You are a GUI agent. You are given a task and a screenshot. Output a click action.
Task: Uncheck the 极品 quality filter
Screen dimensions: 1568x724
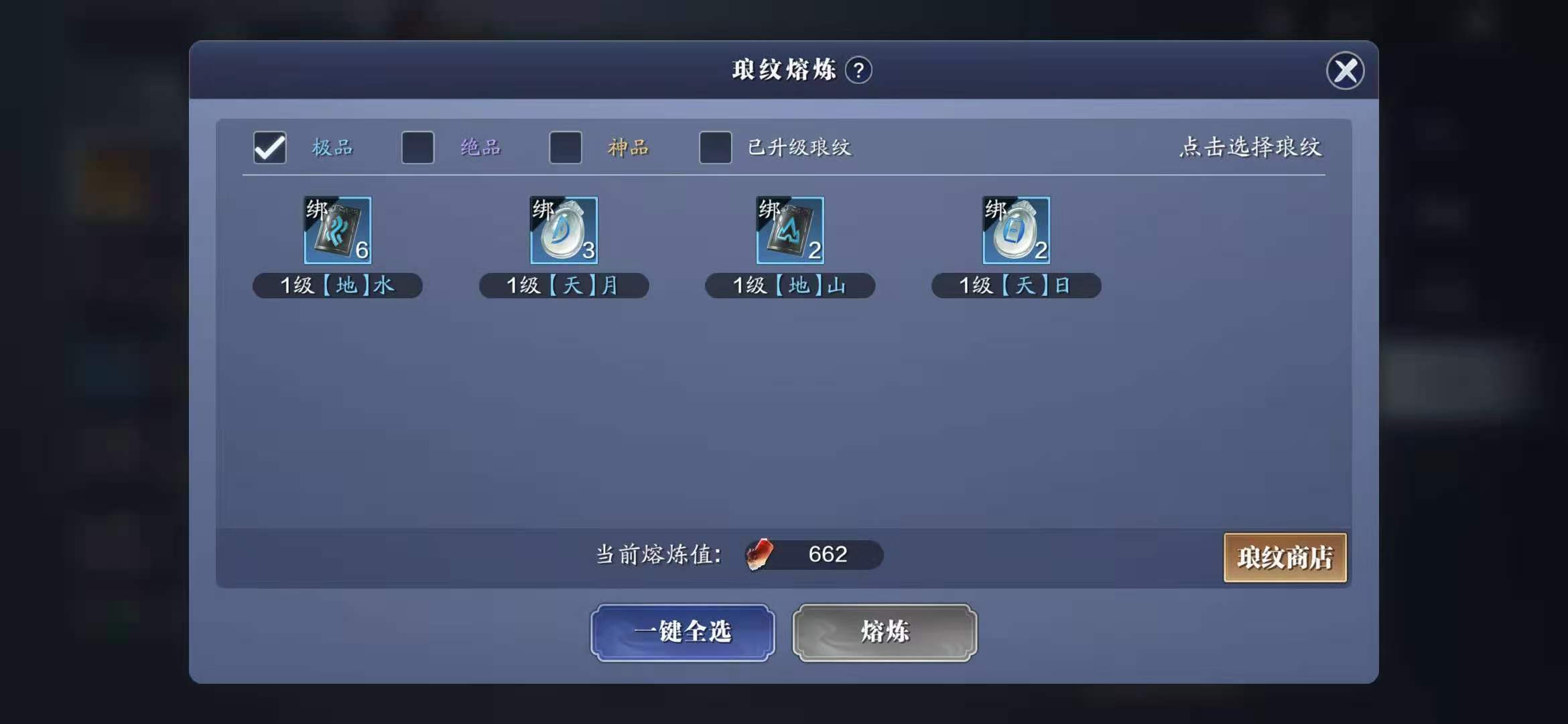(269, 147)
